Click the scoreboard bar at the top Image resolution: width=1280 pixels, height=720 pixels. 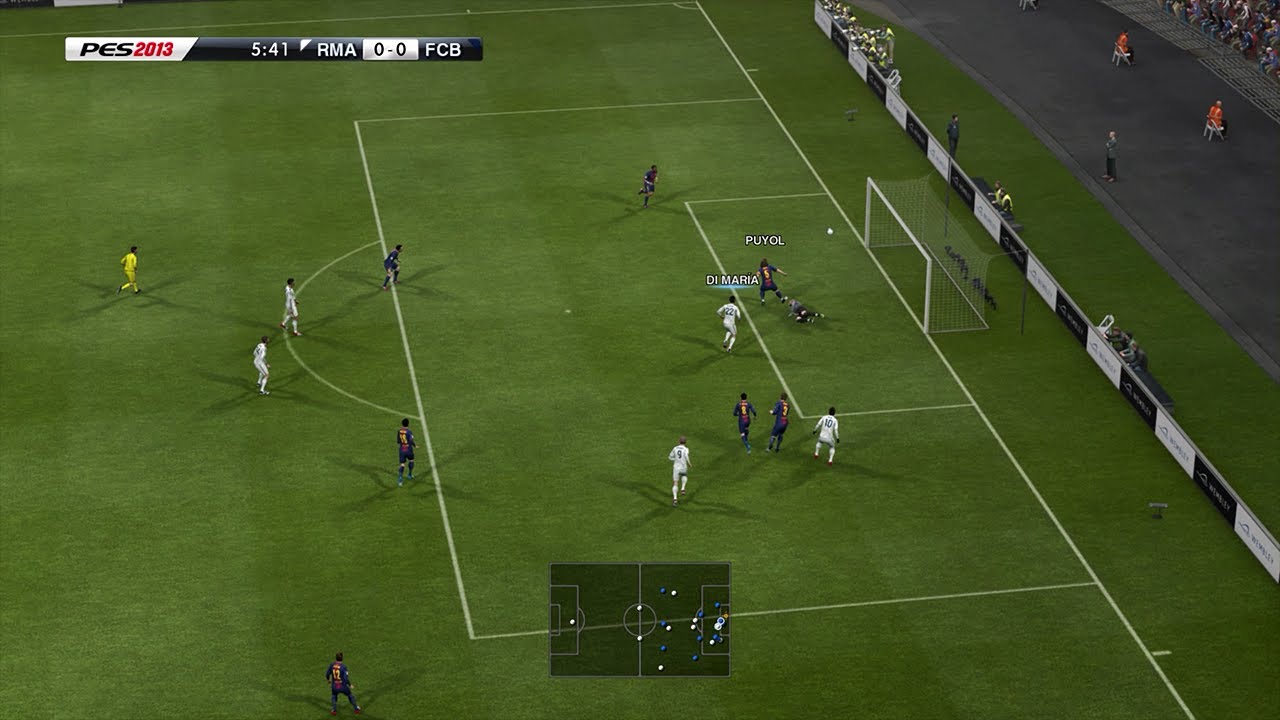300,45
